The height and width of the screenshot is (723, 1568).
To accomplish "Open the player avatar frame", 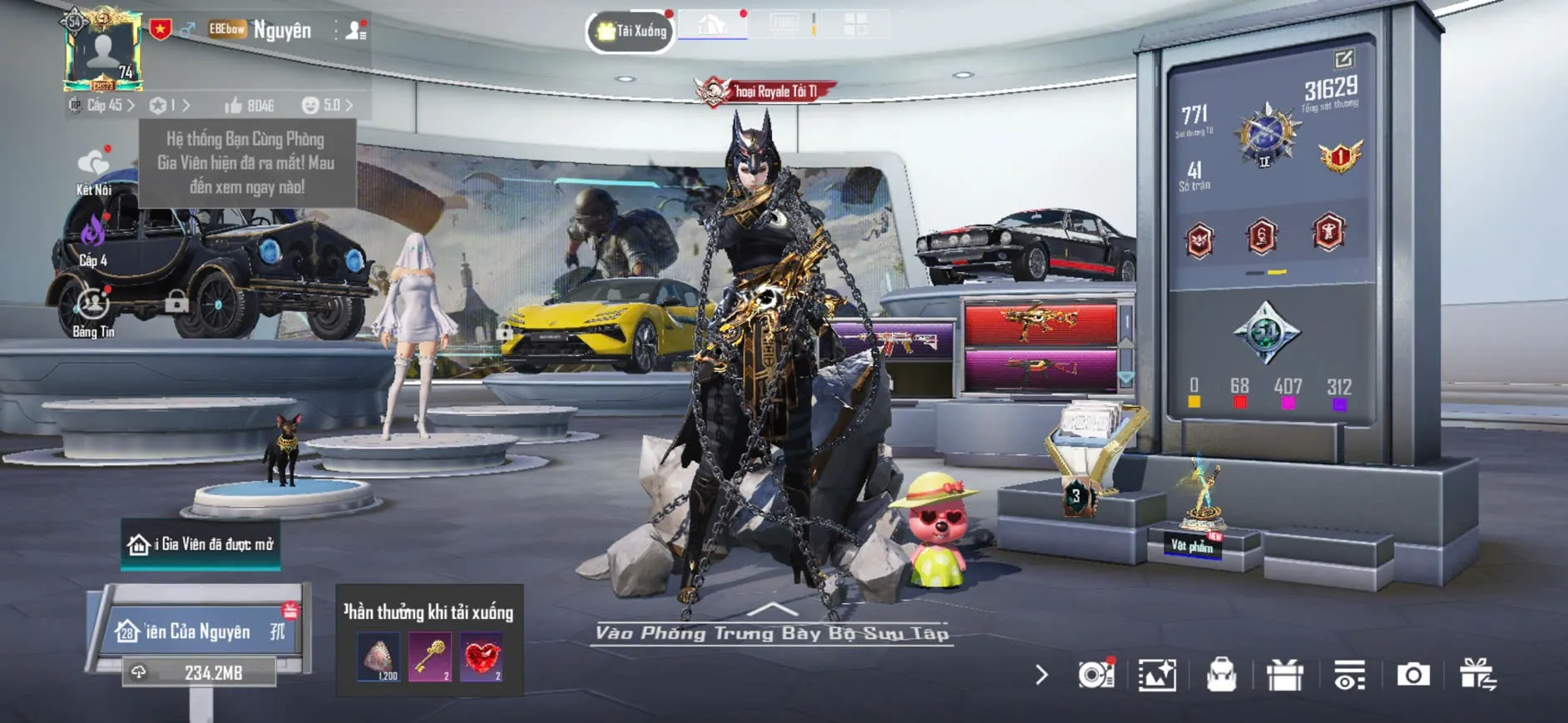I will 103,52.
